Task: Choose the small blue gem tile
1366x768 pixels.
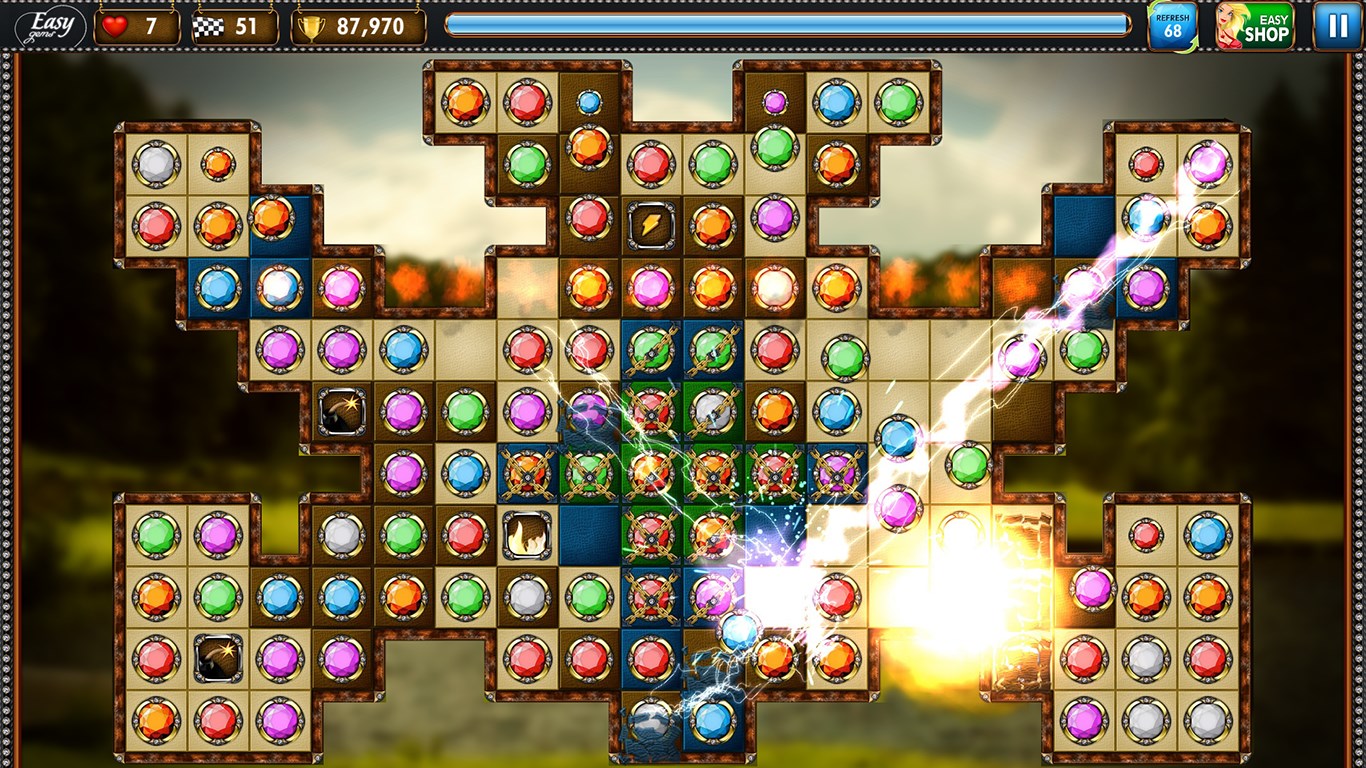Action: click(x=589, y=101)
